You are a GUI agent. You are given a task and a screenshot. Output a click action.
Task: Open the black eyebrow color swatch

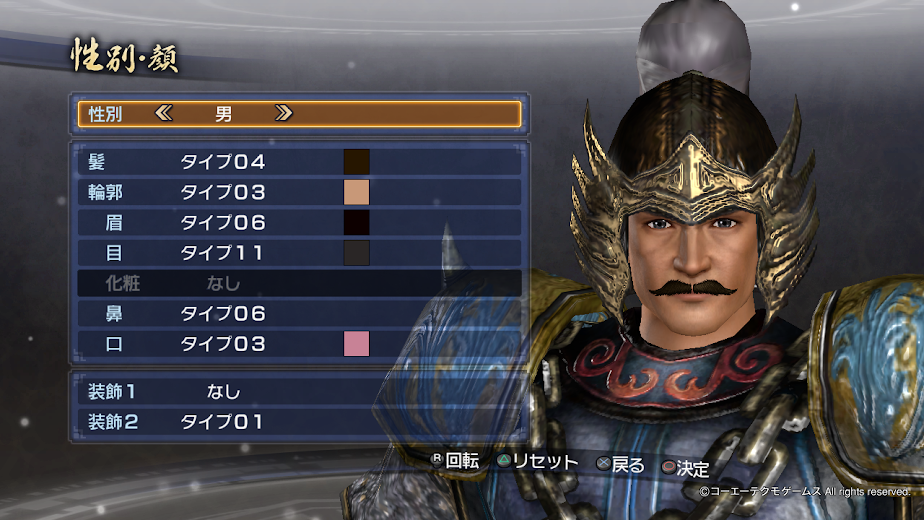click(357, 222)
